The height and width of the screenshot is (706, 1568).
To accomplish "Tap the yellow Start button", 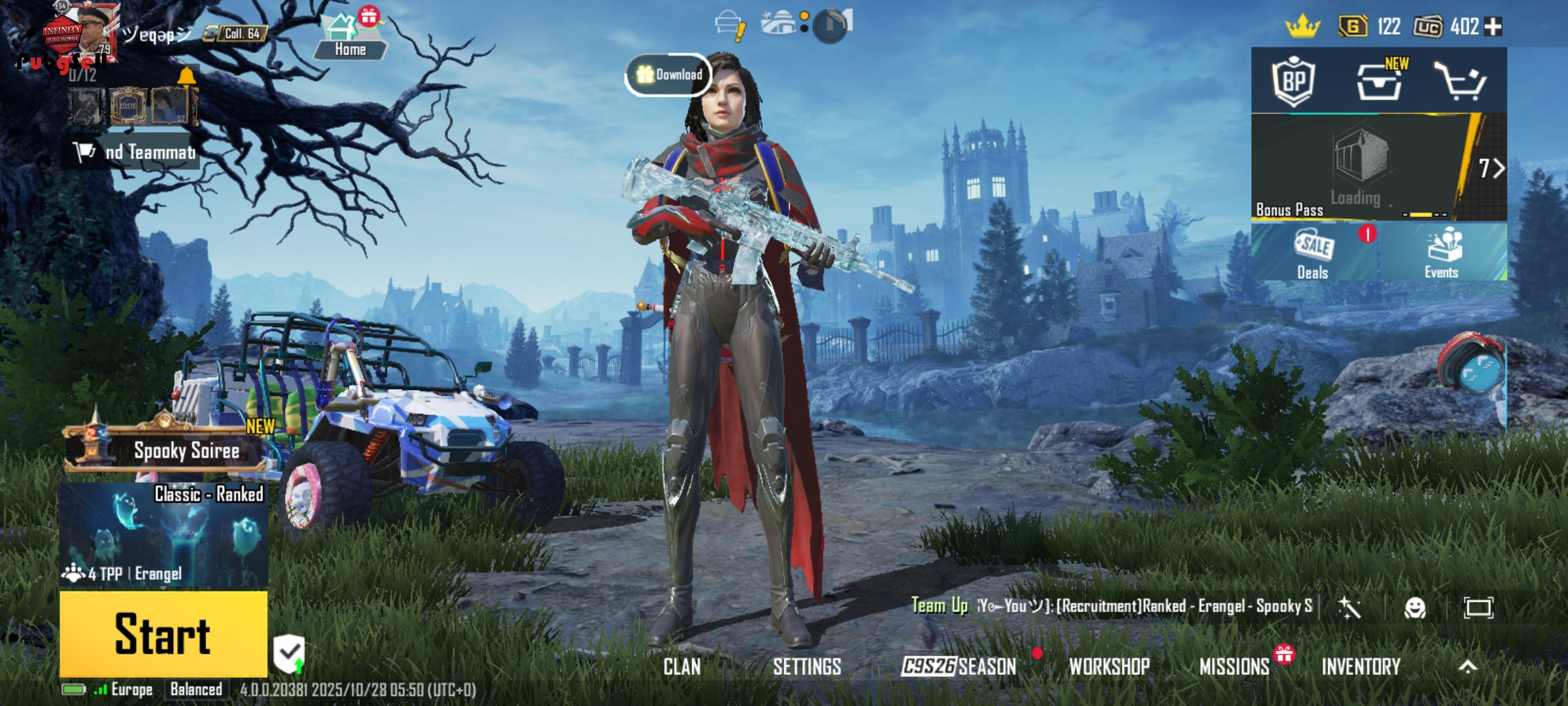I will pos(163,633).
